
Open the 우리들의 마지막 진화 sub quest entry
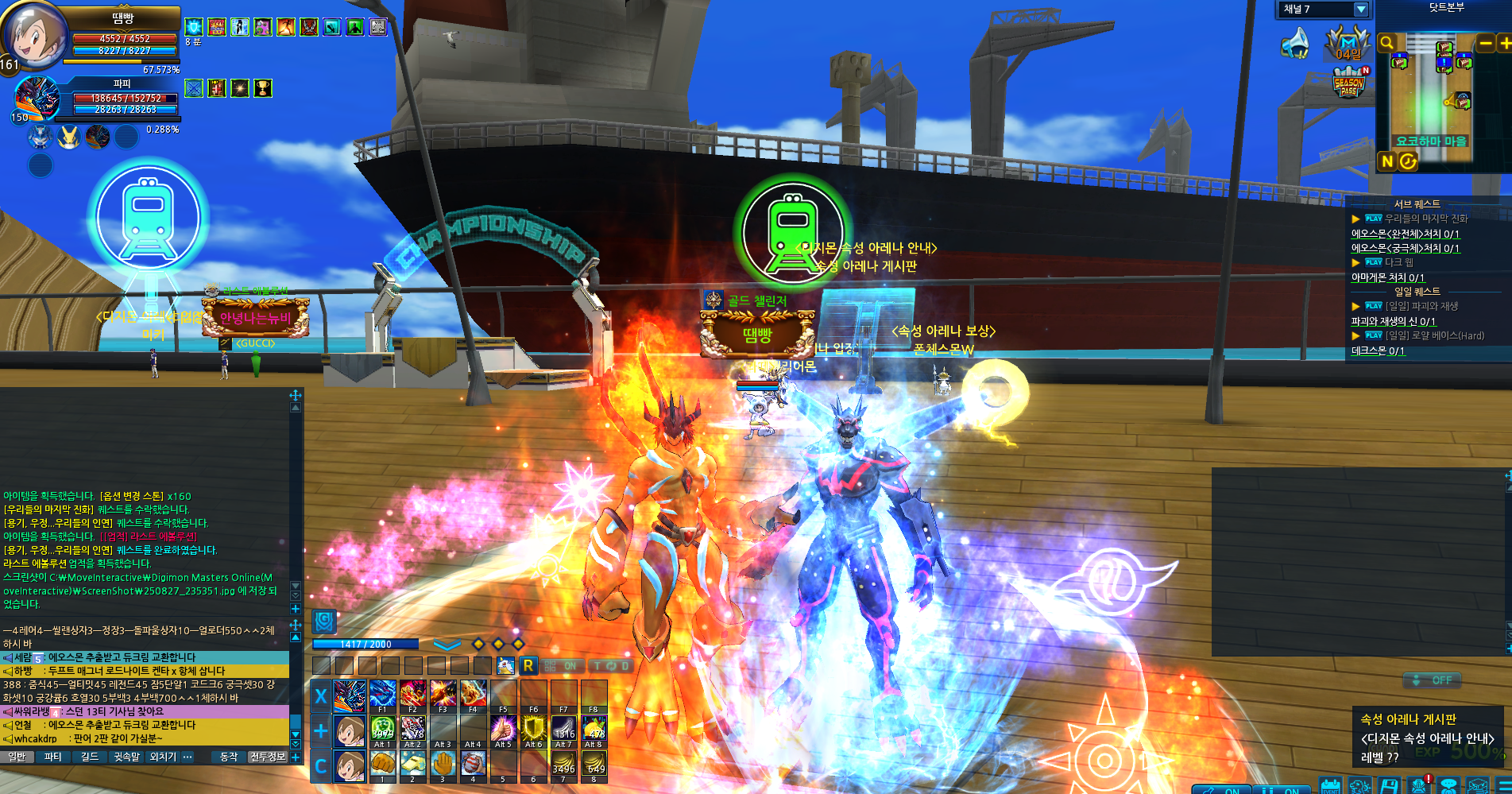click(x=1425, y=219)
